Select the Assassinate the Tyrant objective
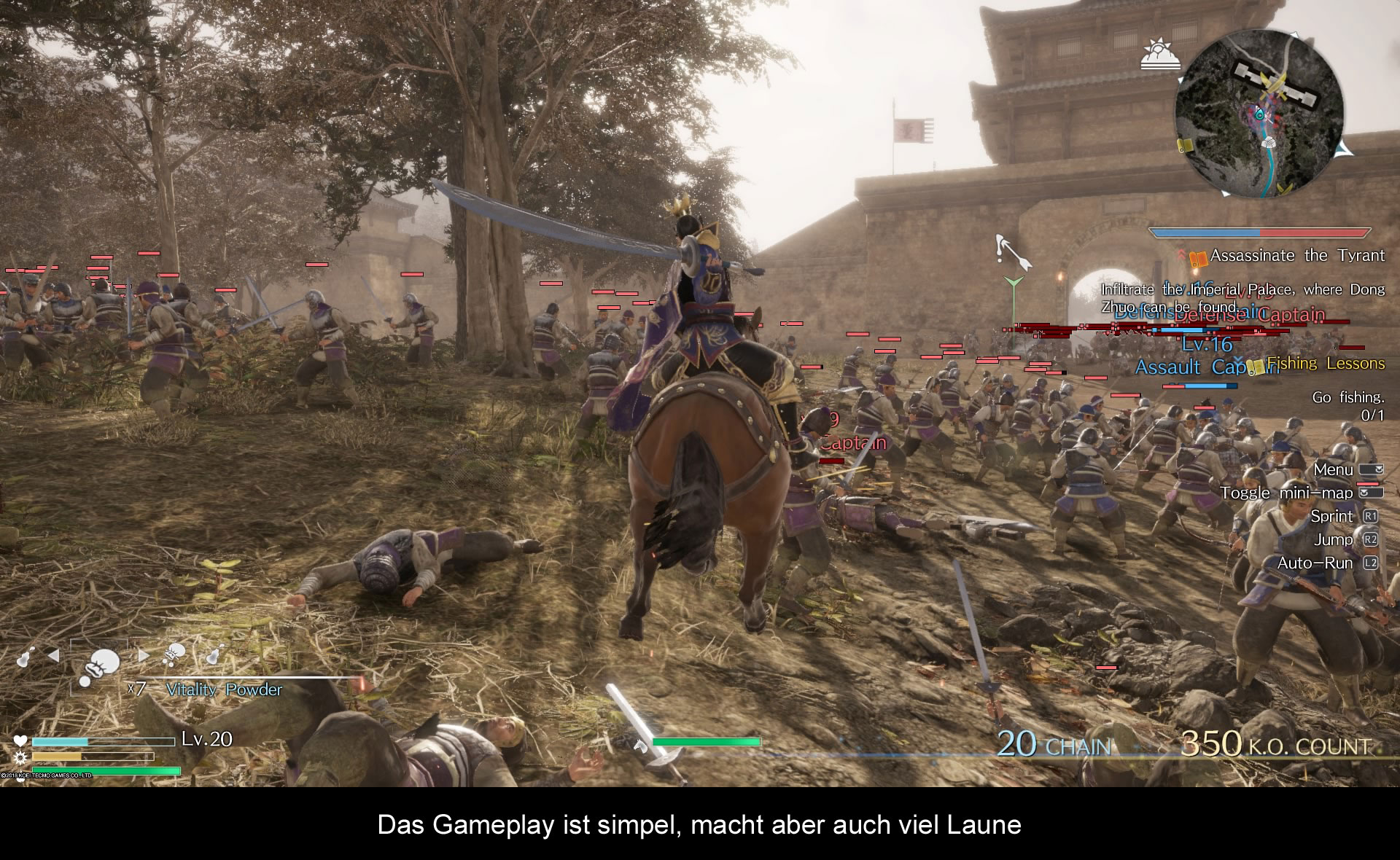The image size is (1400, 860). click(x=1296, y=256)
